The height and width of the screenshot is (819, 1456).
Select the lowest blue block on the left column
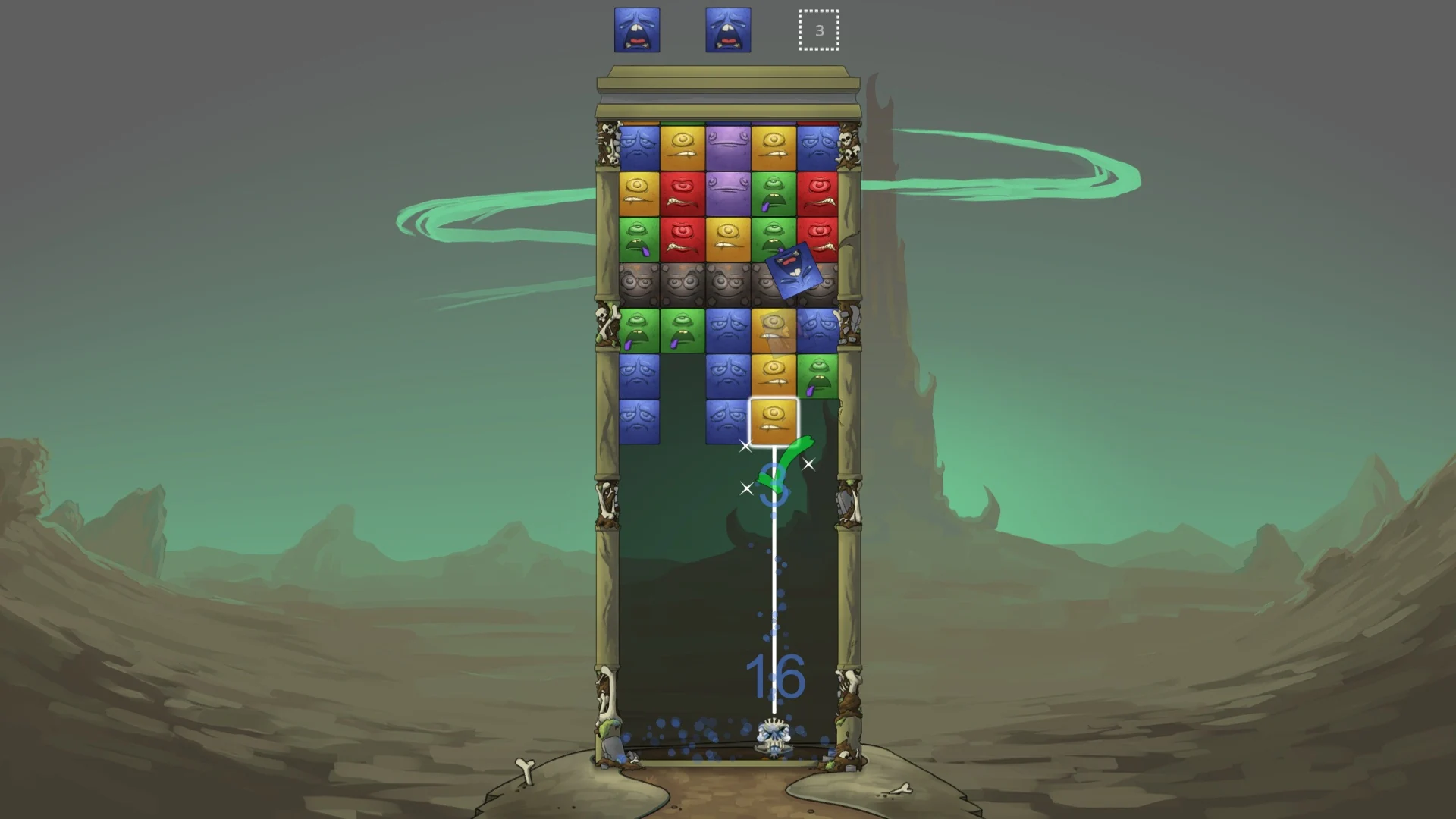click(x=639, y=416)
